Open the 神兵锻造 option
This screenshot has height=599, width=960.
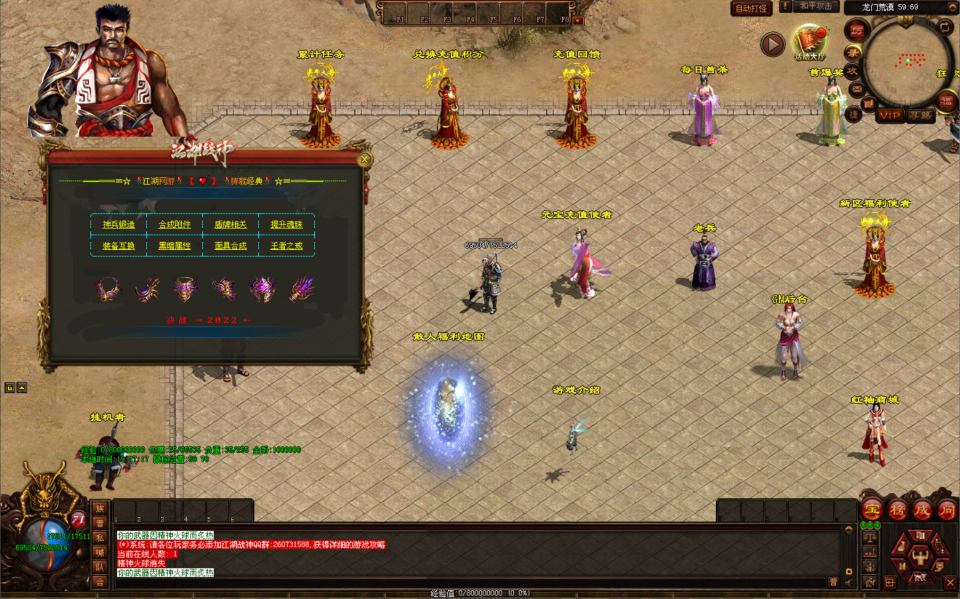(x=119, y=224)
